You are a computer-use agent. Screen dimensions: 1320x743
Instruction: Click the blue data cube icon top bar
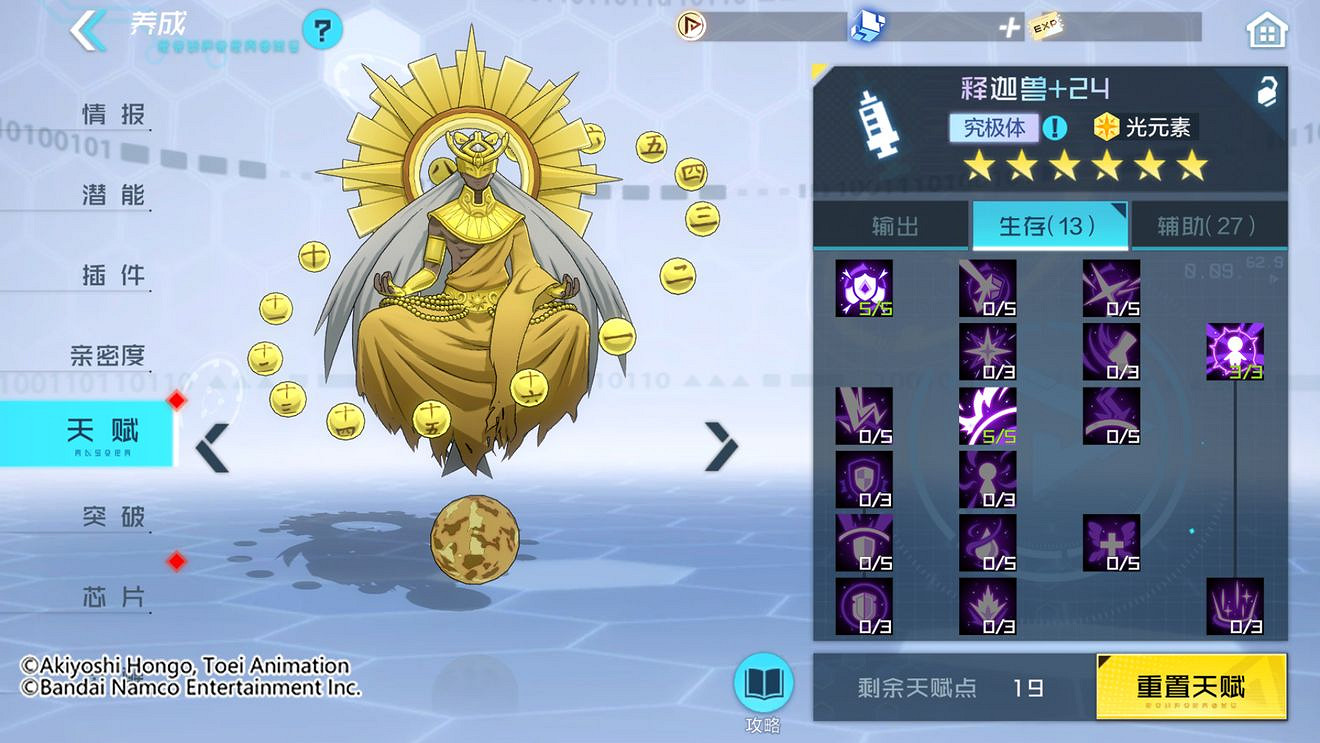(x=868, y=26)
